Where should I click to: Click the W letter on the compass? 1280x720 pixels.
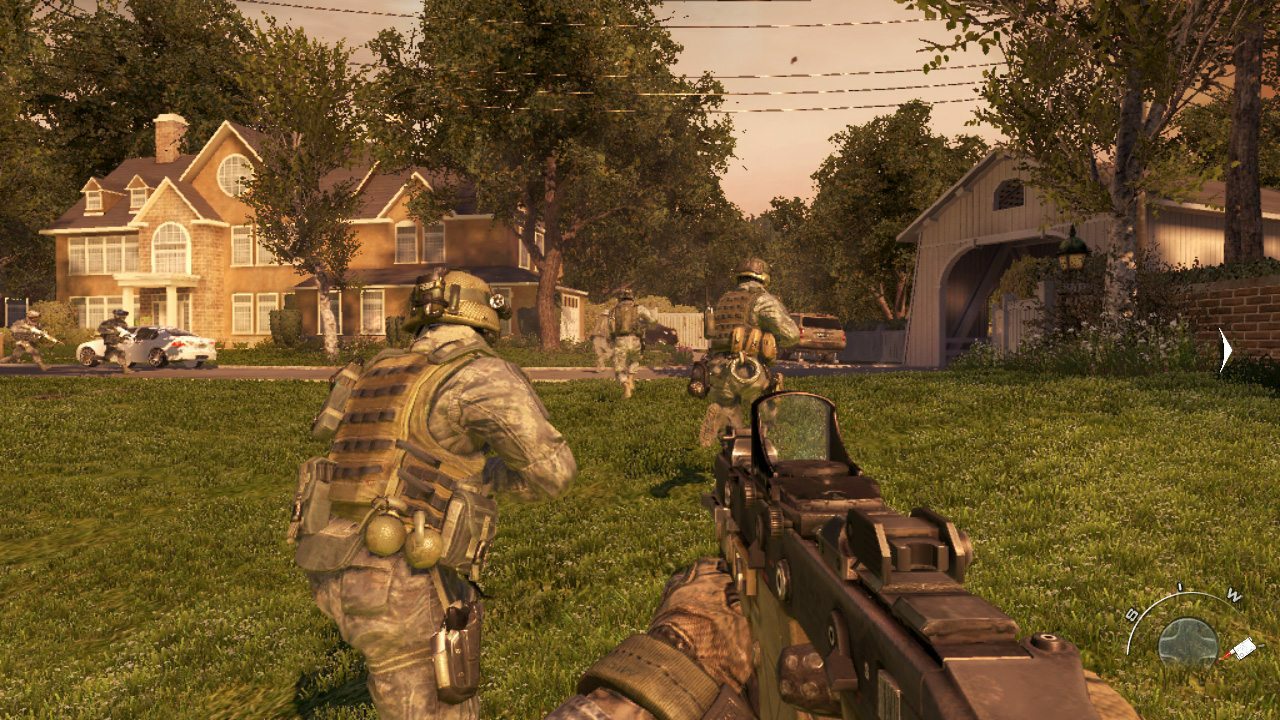(1233, 595)
